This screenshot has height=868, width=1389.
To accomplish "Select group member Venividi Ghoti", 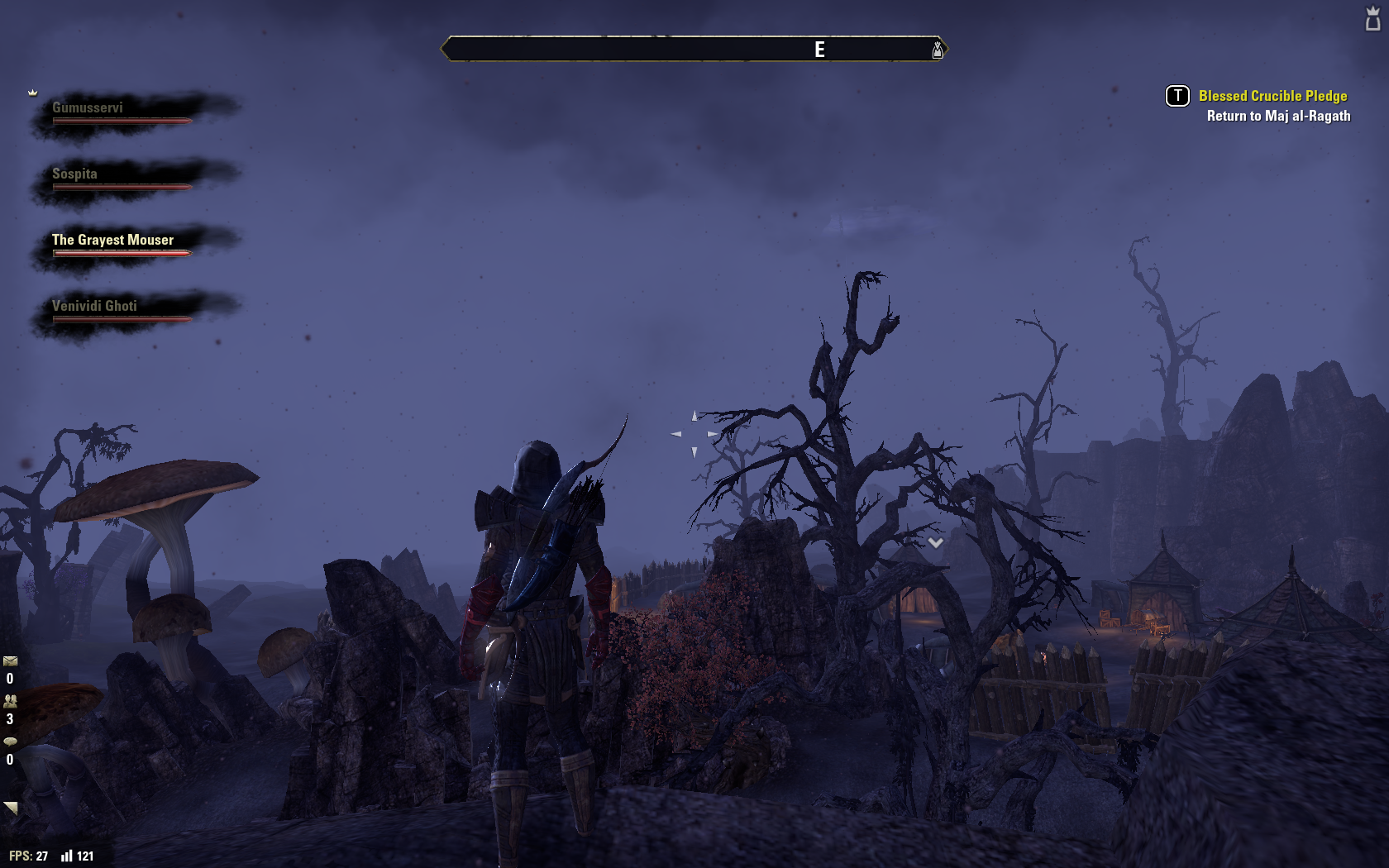I will (x=94, y=307).
